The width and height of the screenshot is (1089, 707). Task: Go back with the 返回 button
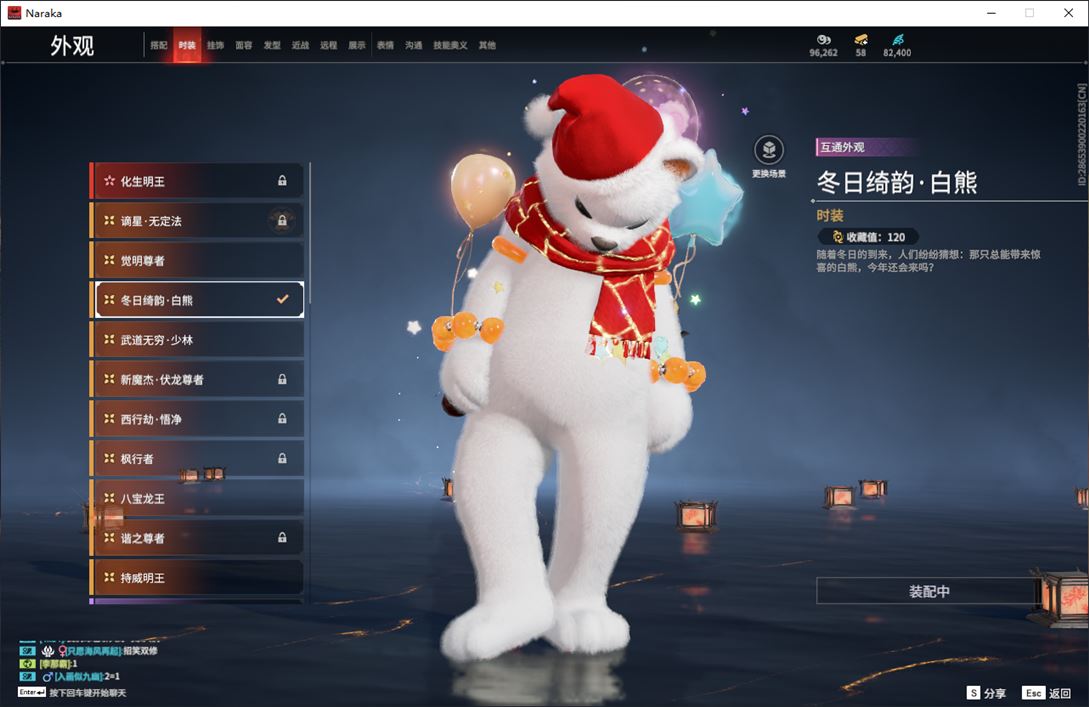coord(1047,693)
